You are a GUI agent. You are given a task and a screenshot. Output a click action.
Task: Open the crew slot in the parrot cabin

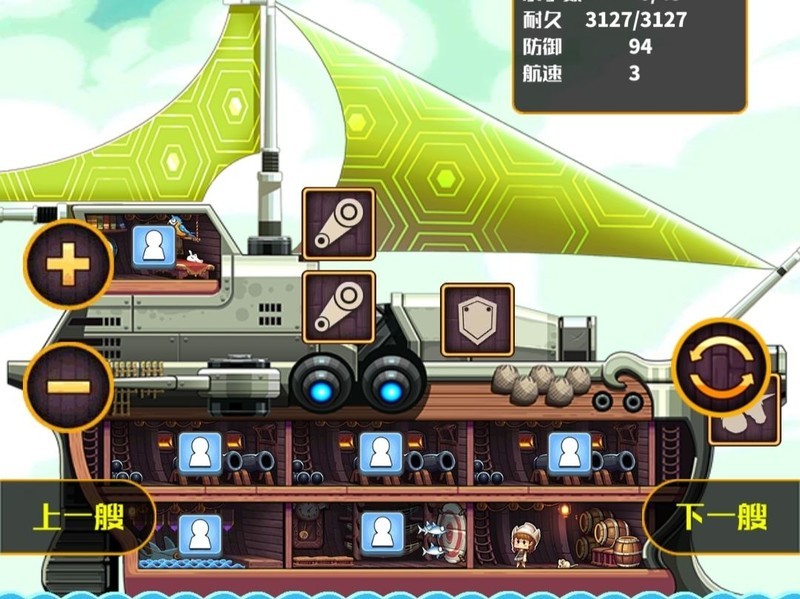[x=153, y=246]
